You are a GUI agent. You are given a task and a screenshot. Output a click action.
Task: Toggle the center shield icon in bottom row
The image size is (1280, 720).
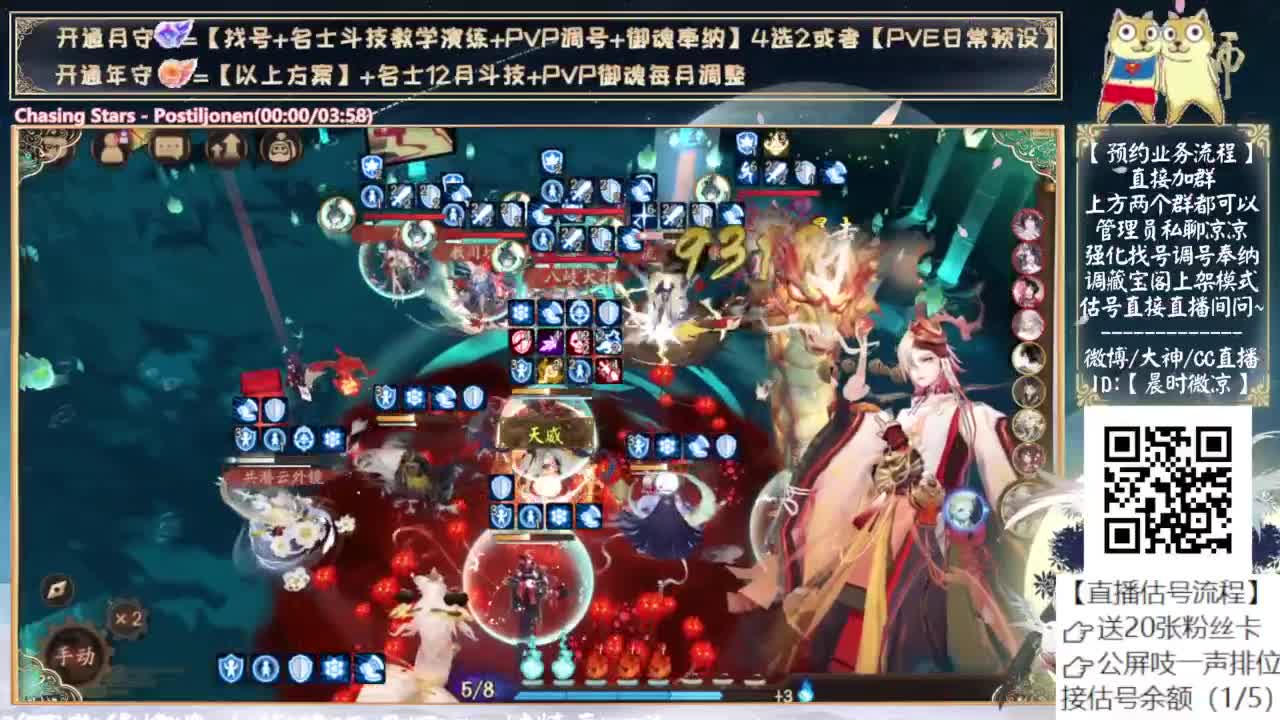(x=298, y=668)
